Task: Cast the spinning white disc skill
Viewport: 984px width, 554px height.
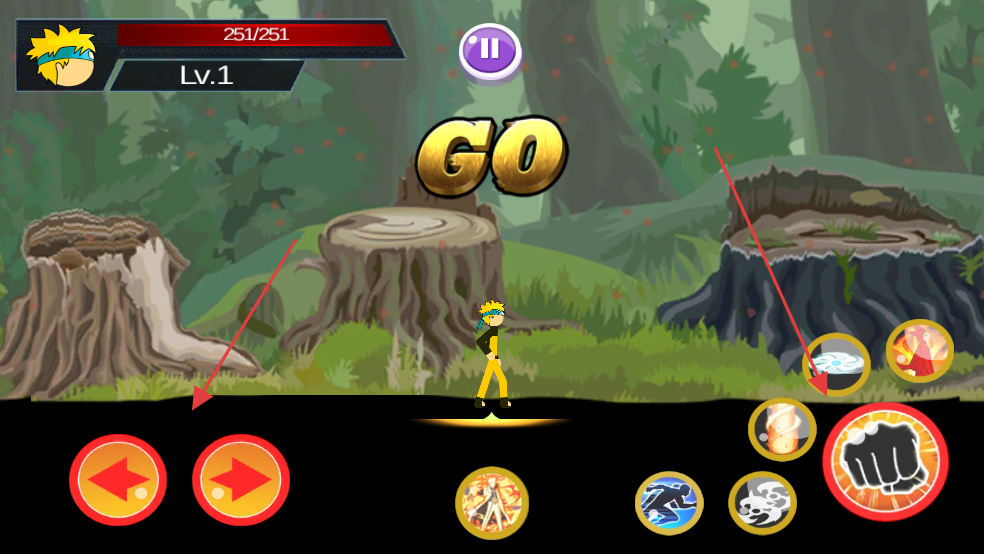Action: tap(836, 364)
